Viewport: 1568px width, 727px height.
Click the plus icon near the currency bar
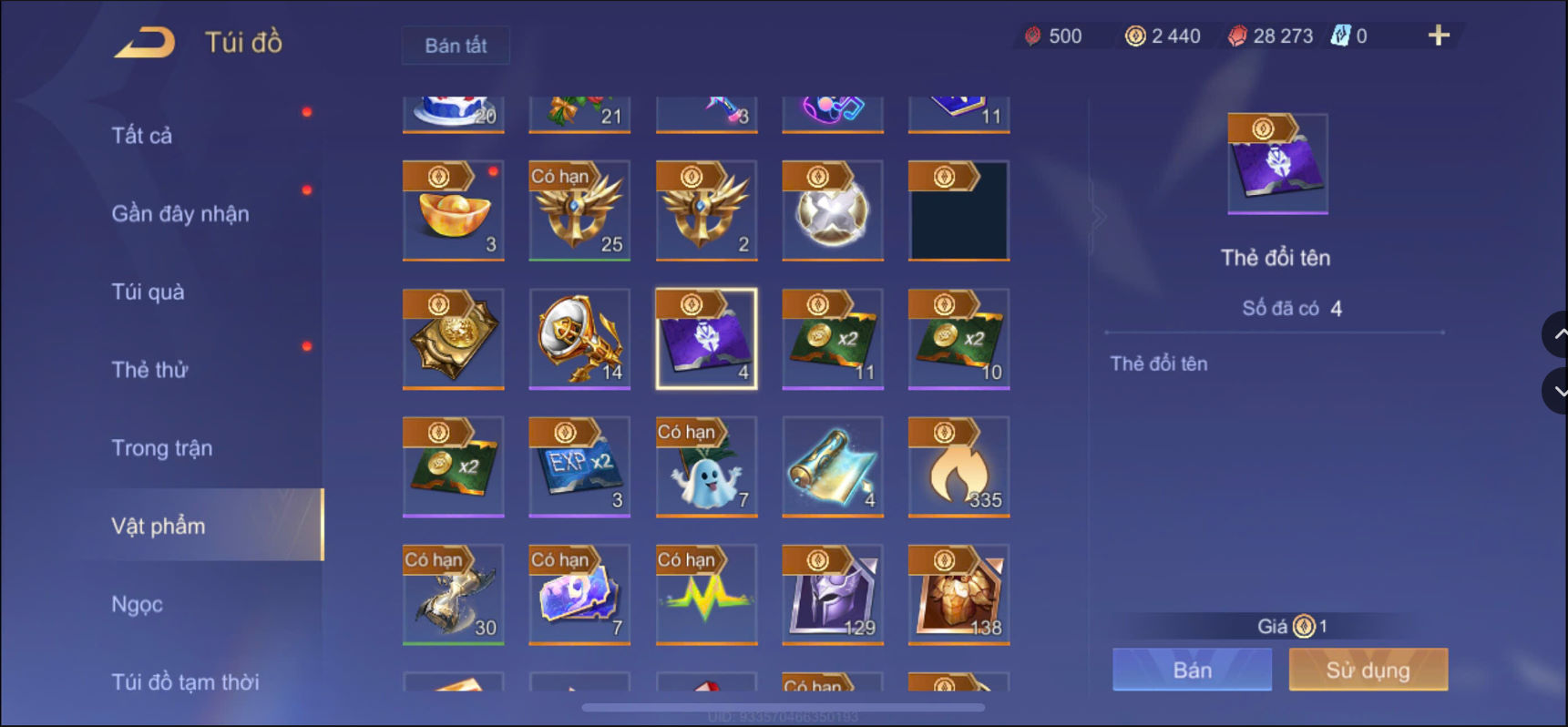click(x=1438, y=36)
